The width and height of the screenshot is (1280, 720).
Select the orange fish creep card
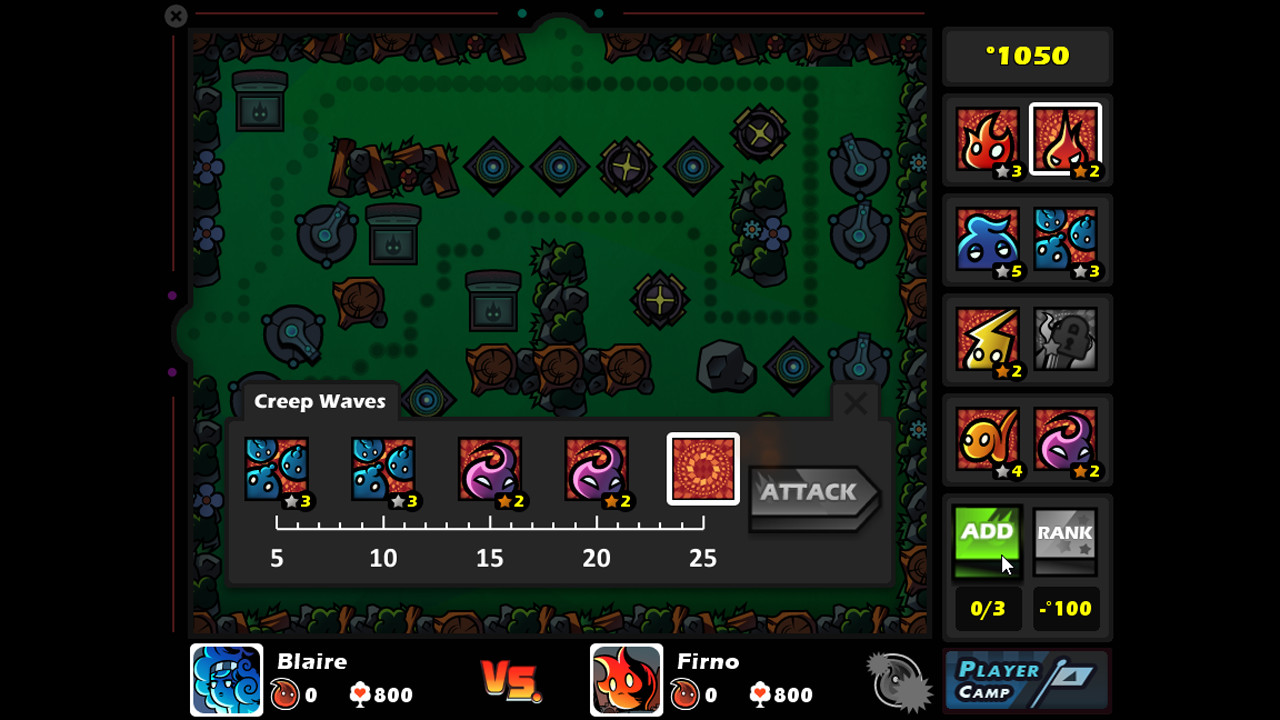[x=987, y=440]
